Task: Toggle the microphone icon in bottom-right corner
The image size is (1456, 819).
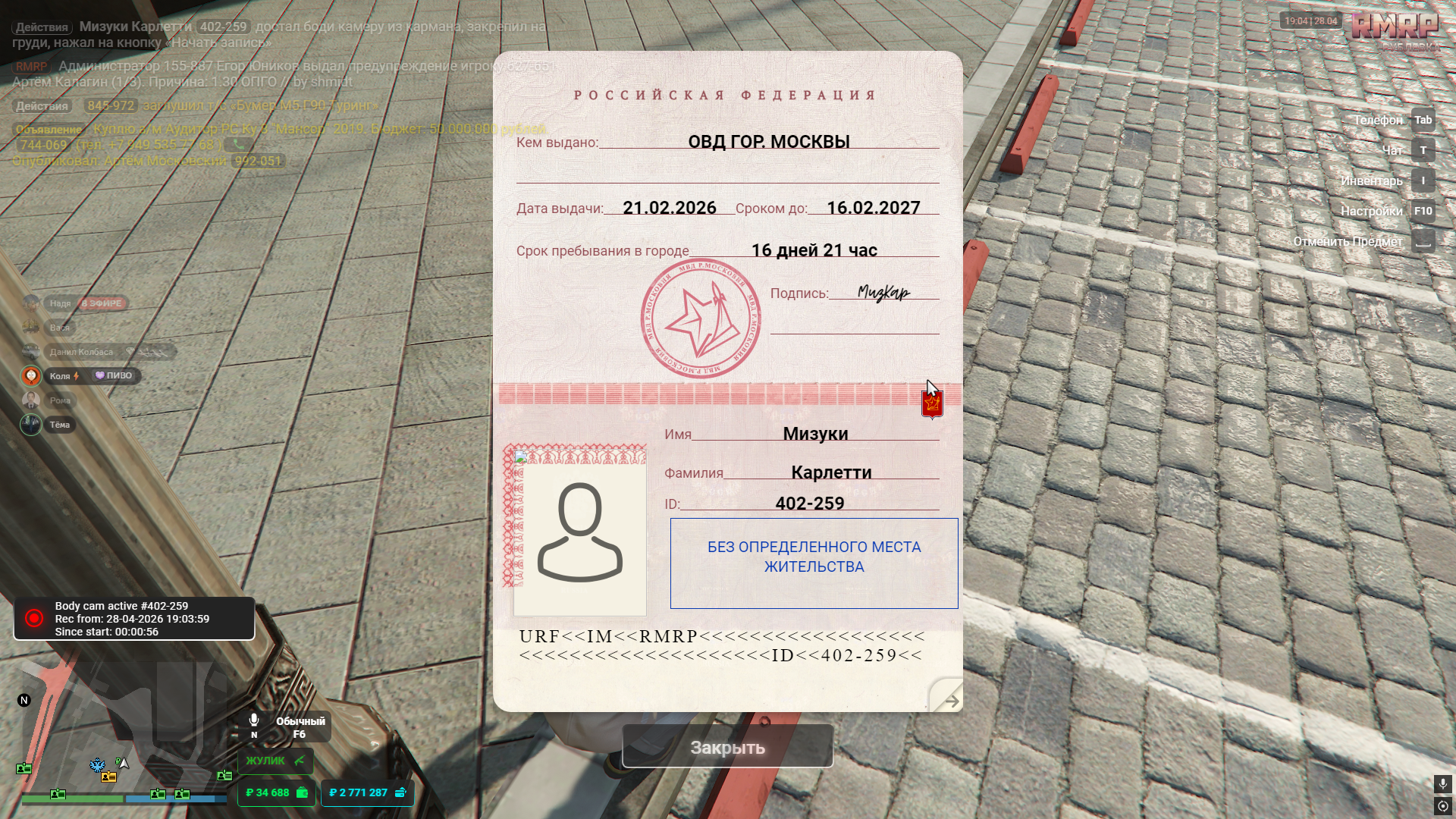Action: pyautogui.click(x=1442, y=783)
